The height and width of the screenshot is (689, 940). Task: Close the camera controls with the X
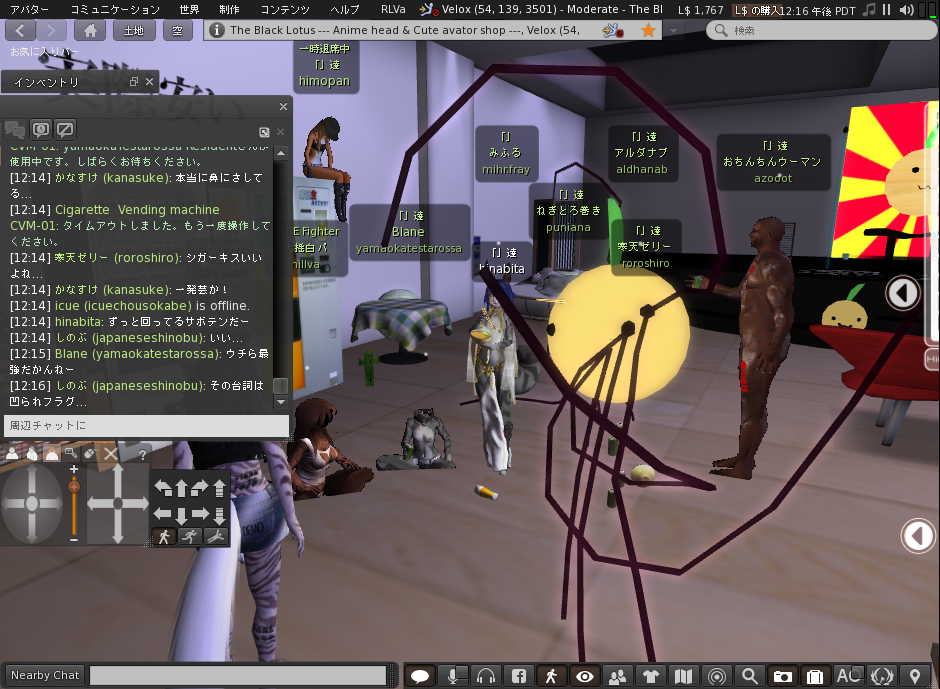pos(111,453)
